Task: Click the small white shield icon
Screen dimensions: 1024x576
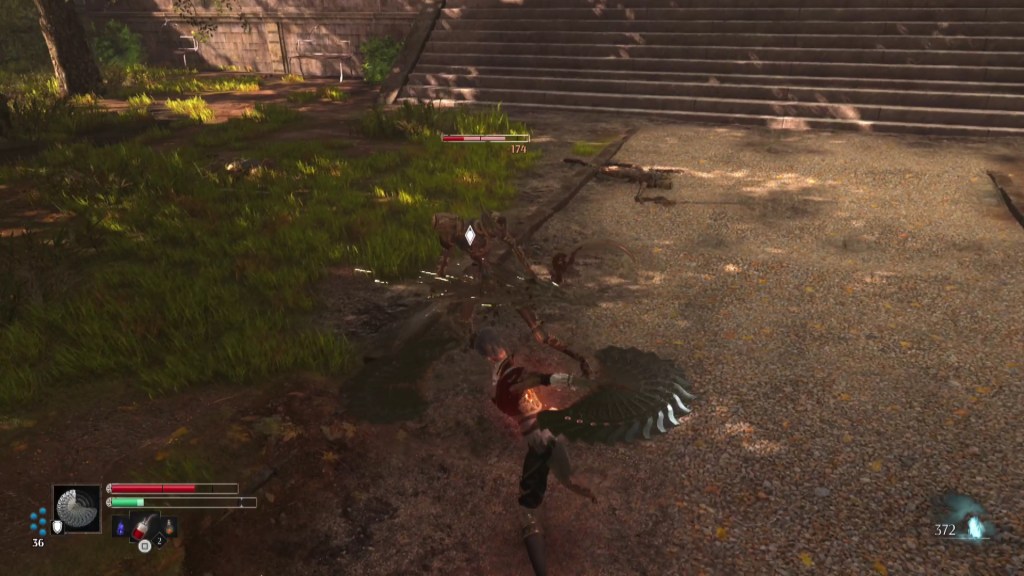Action: (x=58, y=527)
